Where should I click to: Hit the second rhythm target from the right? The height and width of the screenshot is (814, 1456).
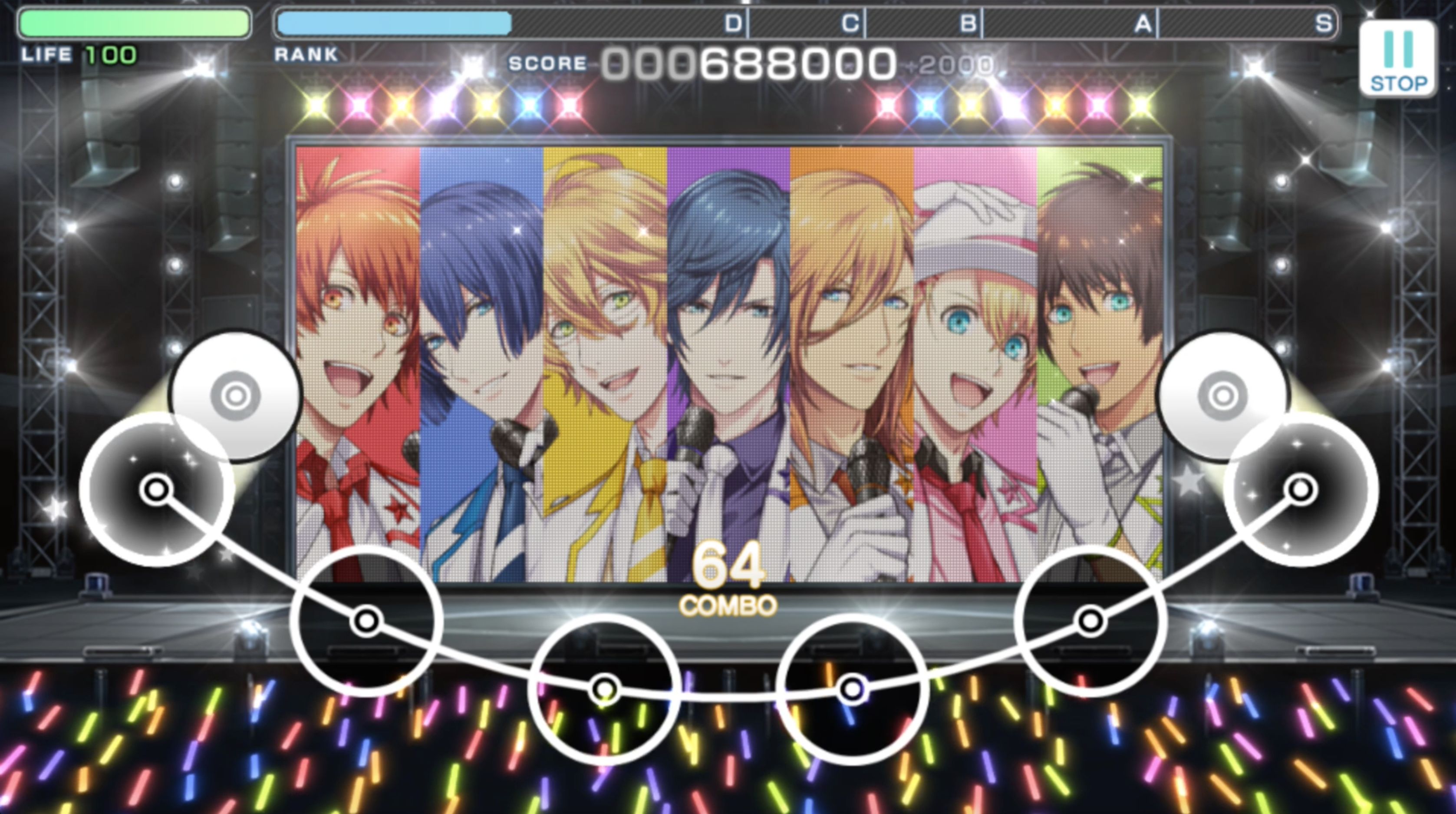(x=1090, y=621)
